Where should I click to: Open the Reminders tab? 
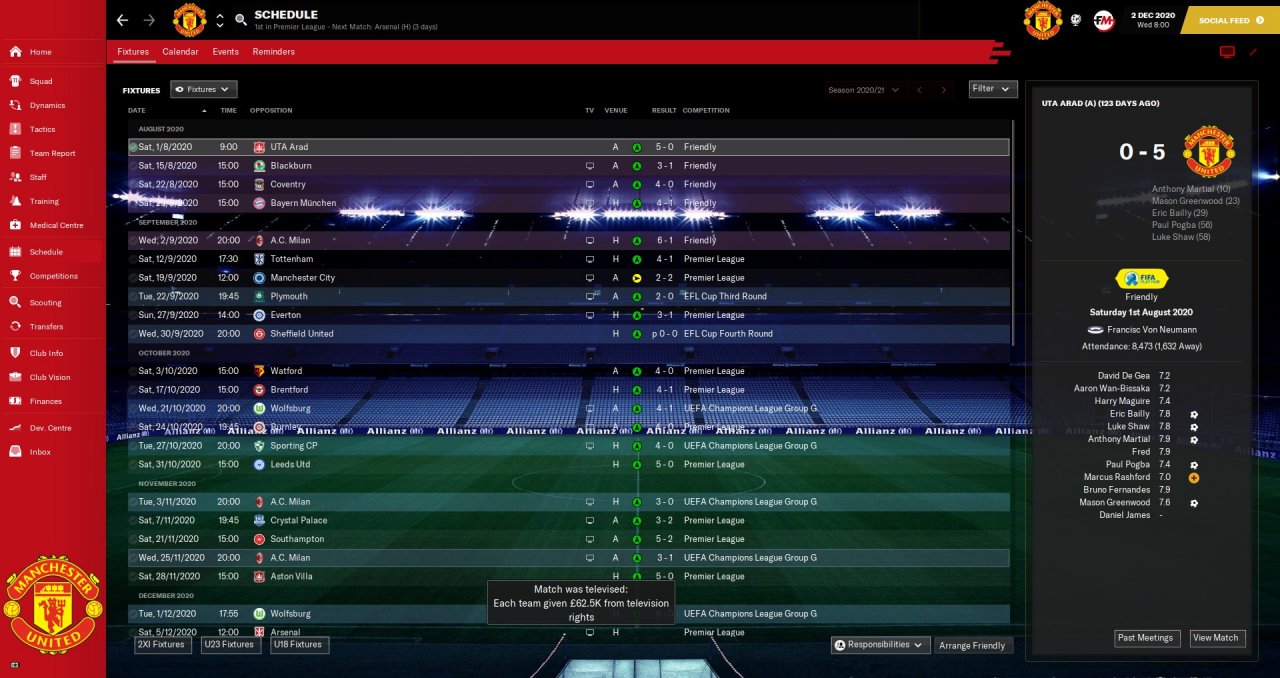(273, 52)
